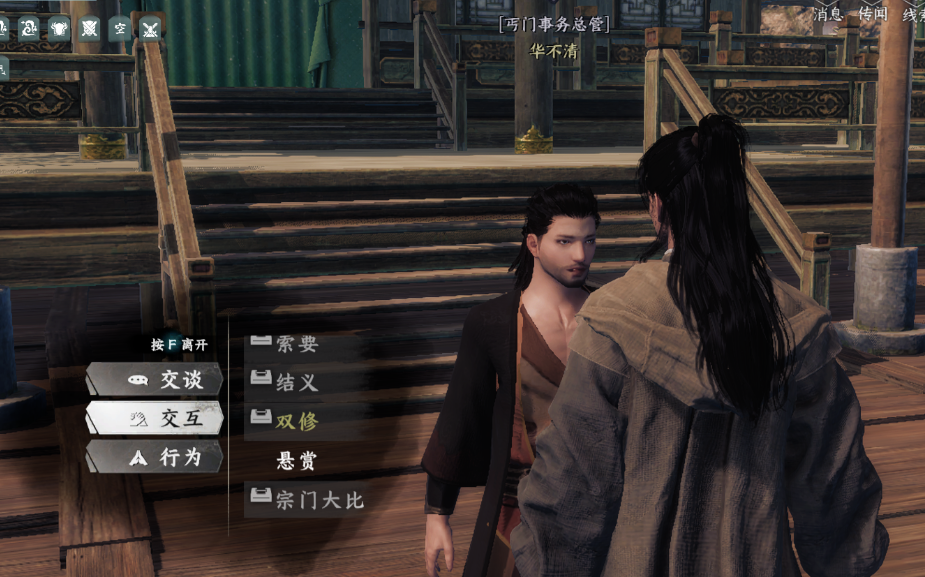Select the 交谈 (Talk) menu option
The width and height of the screenshot is (925, 577).
pyautogui.click(x=155, y=380)
